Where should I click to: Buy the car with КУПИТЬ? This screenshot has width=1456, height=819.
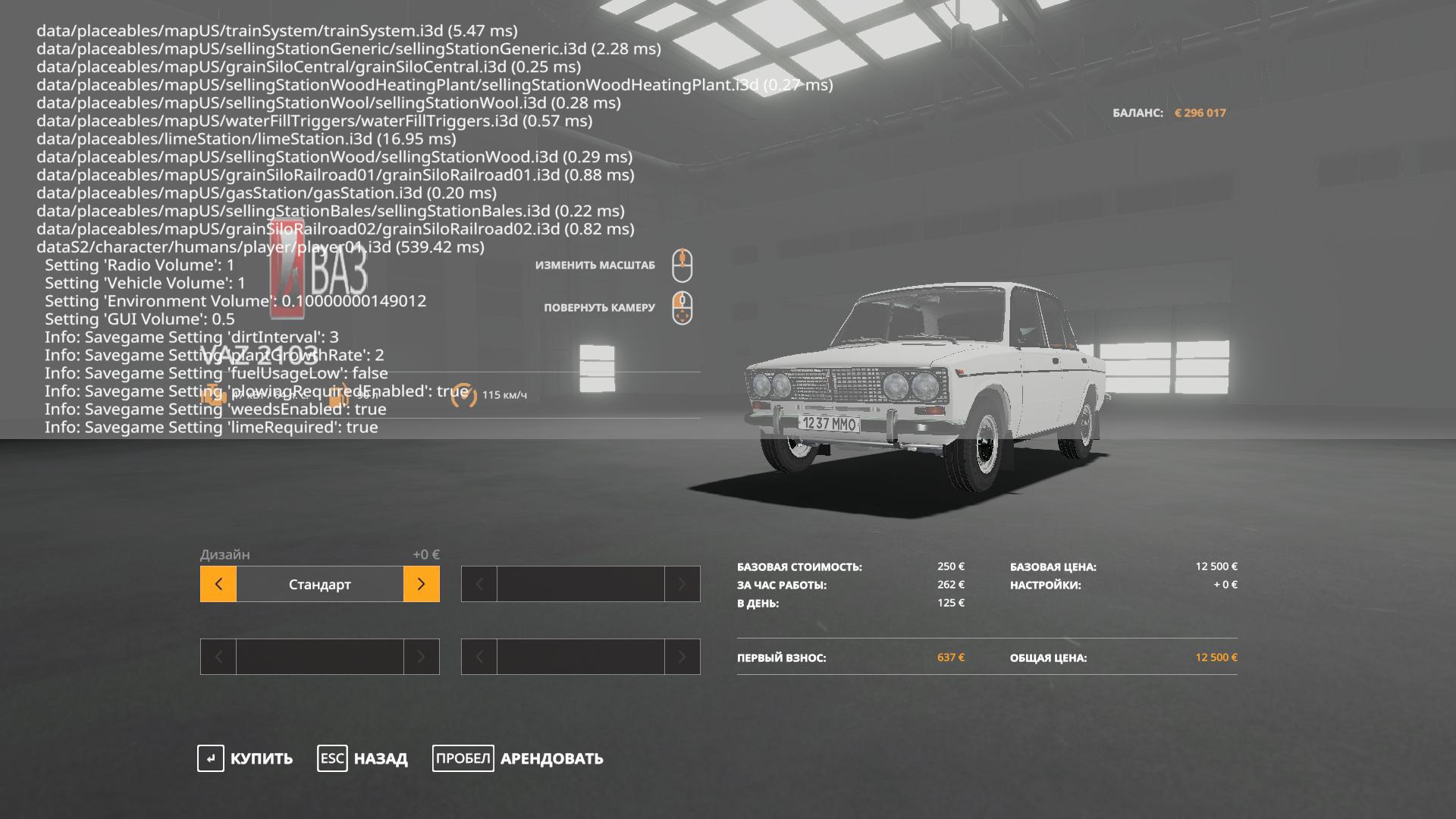246,758
